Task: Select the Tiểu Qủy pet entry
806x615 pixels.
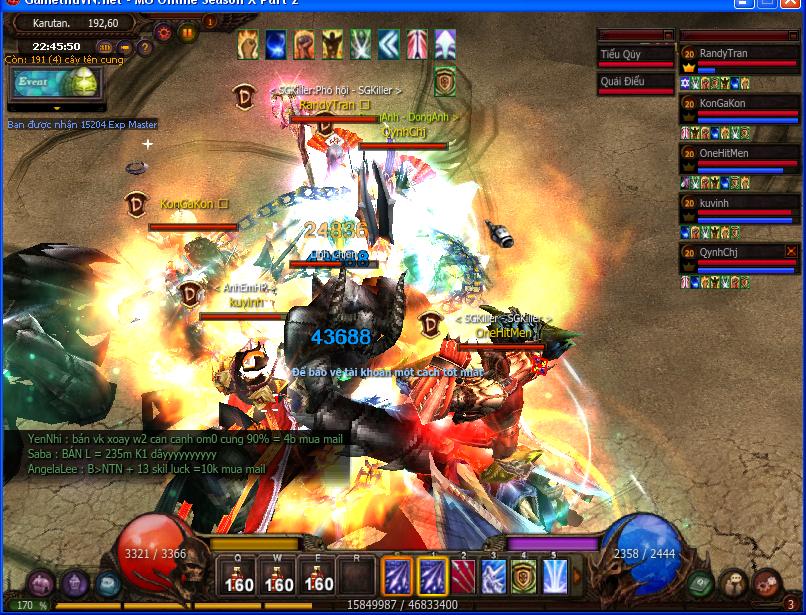Action: coord(636,55)
